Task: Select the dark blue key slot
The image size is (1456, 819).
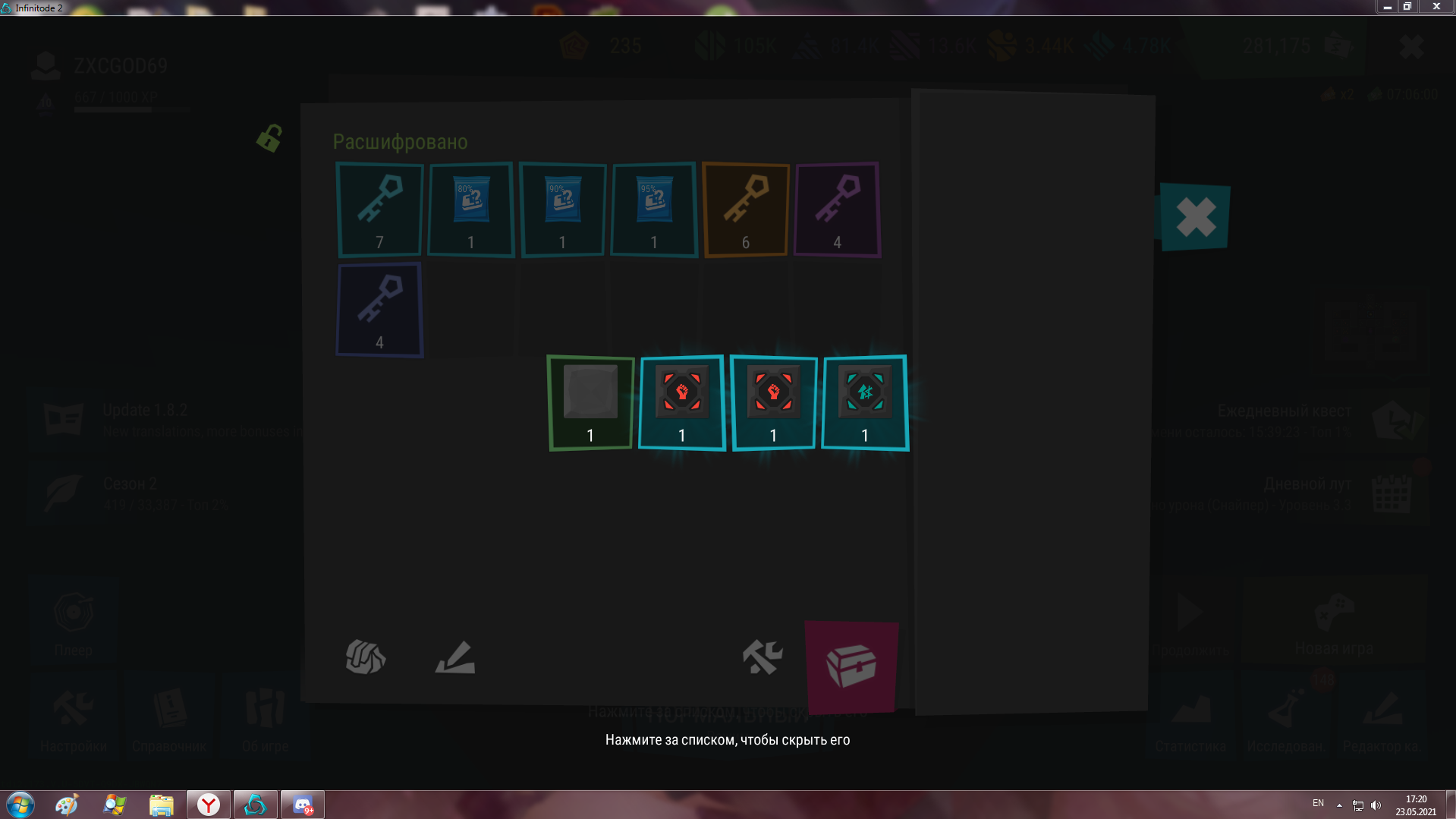Action: coord(379,310)
